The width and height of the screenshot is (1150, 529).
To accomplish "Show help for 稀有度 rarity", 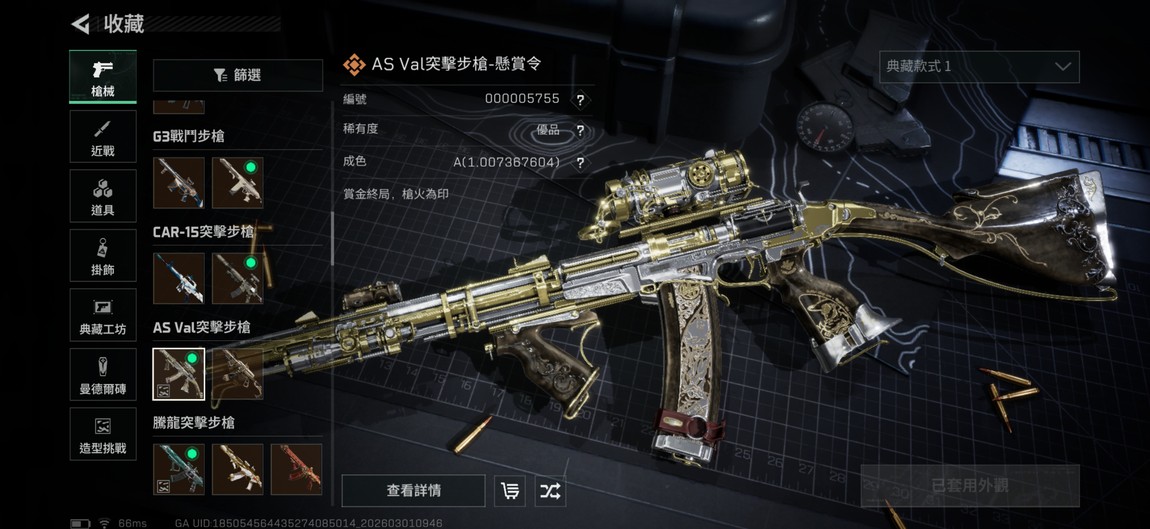I will tap(580, 131).
